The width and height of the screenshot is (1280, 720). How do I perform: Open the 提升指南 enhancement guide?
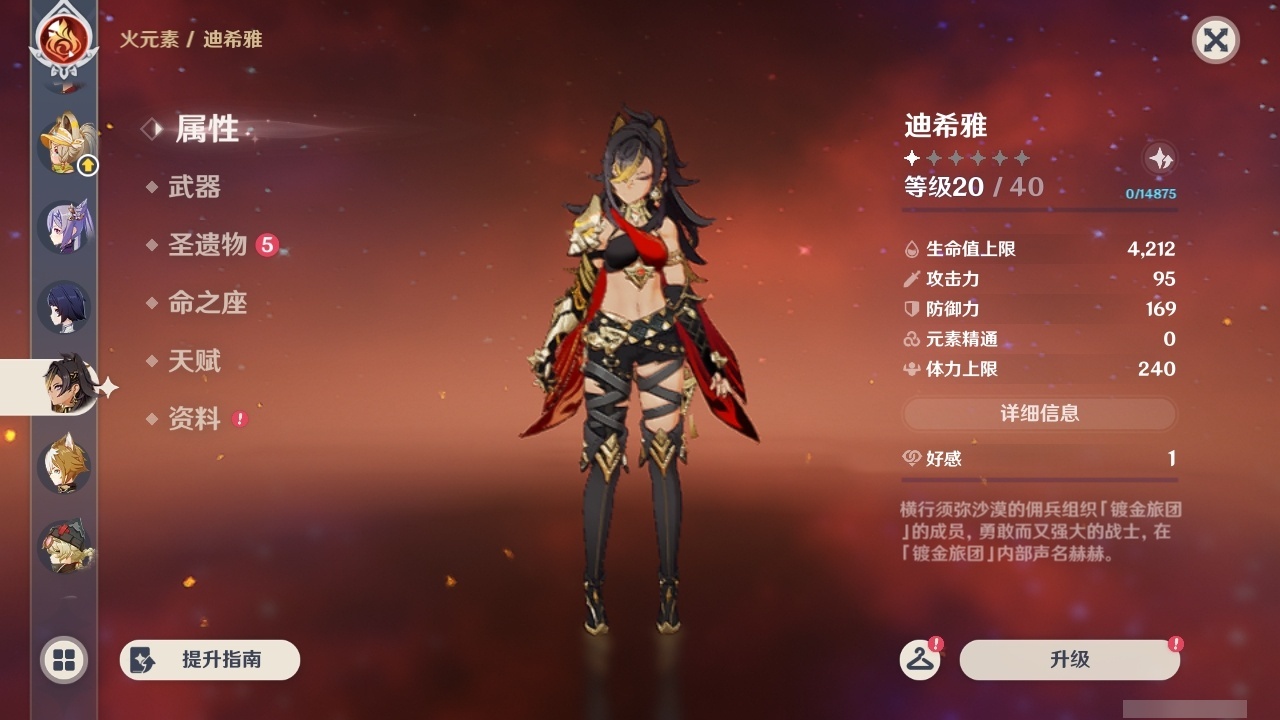pos(209,660)
